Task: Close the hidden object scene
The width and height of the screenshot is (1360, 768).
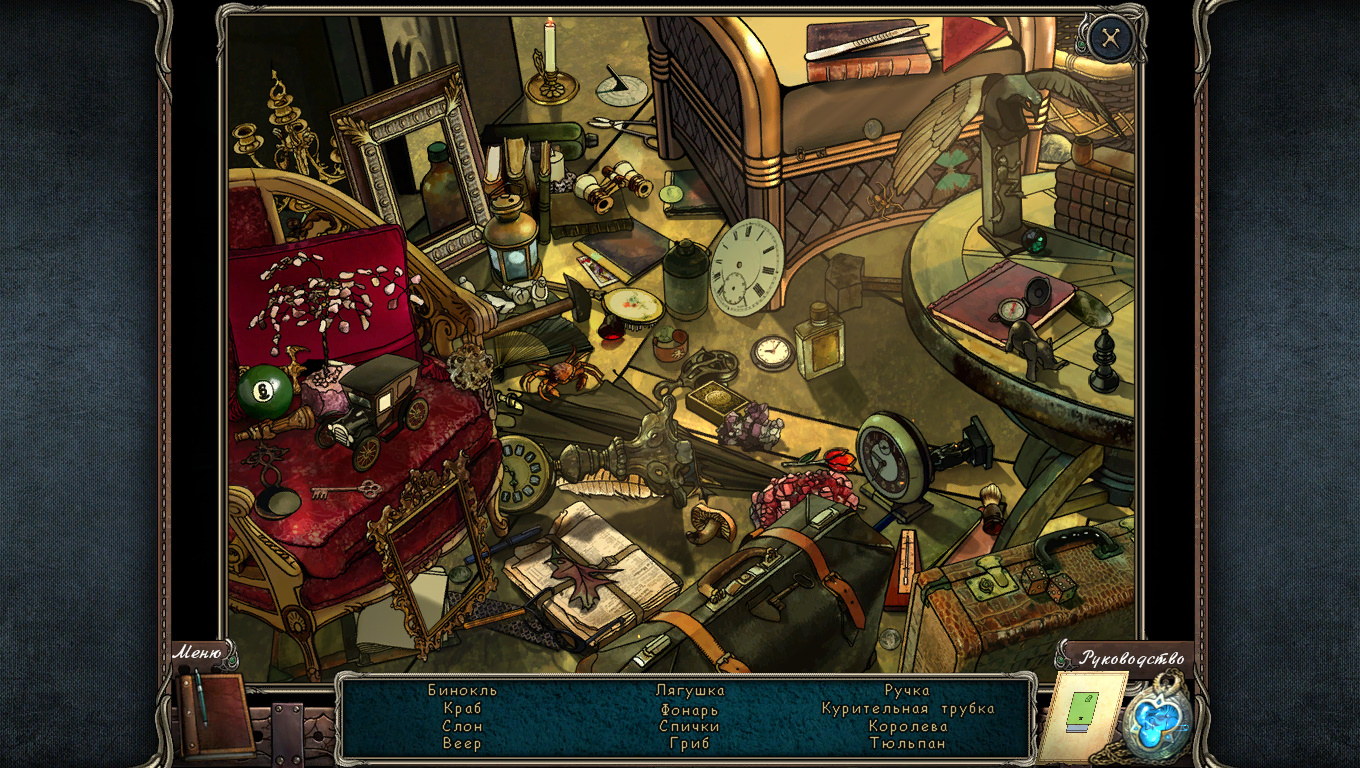Action: (x=1110, y=39)
